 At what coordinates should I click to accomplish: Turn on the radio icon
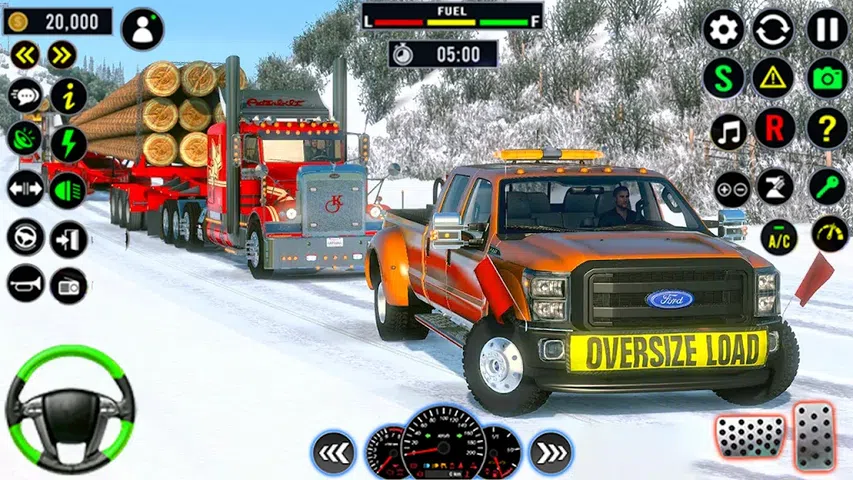pyautogui.click(x=68, y=285)
